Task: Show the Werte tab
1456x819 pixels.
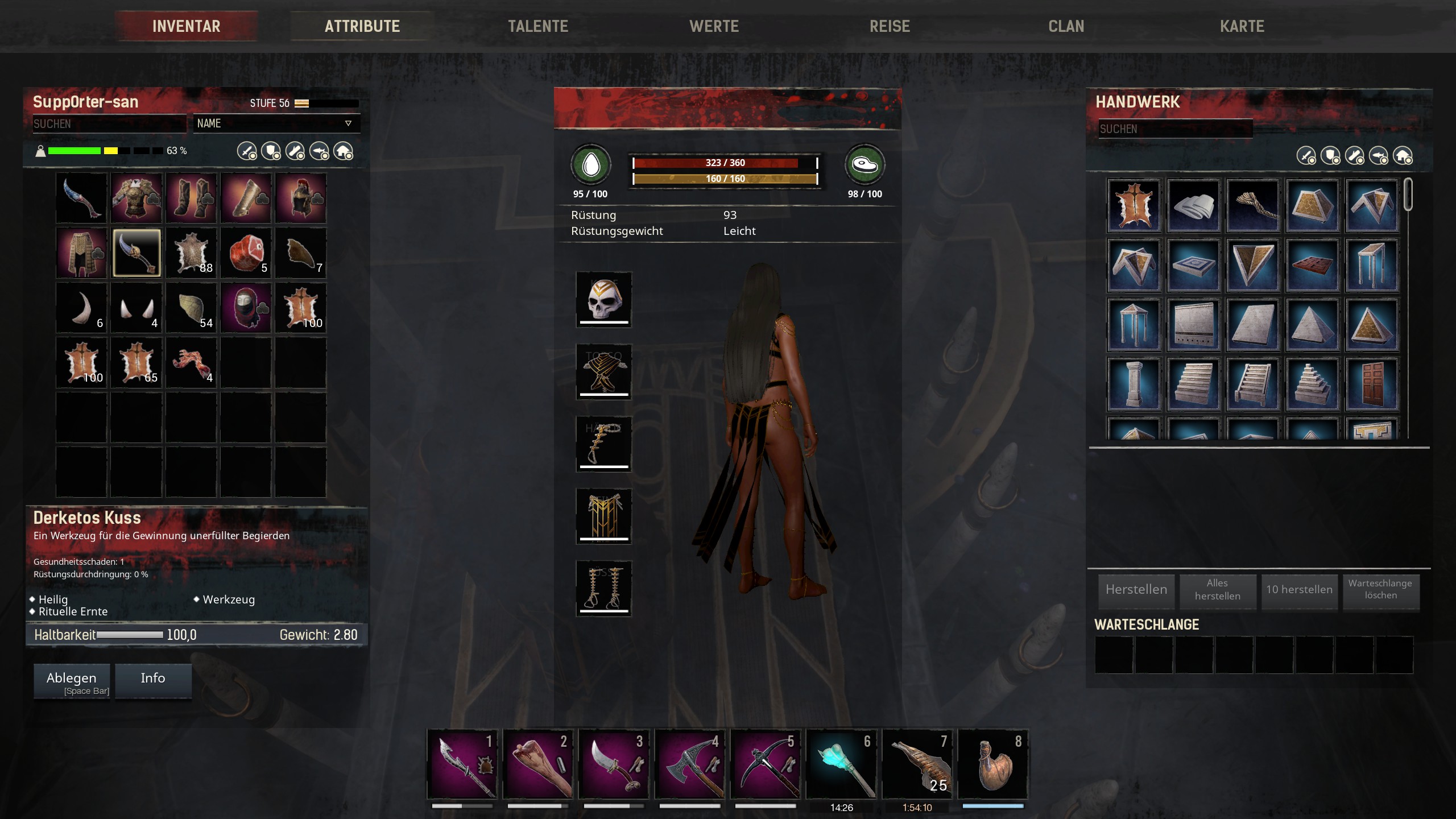Action: point(714,26)
